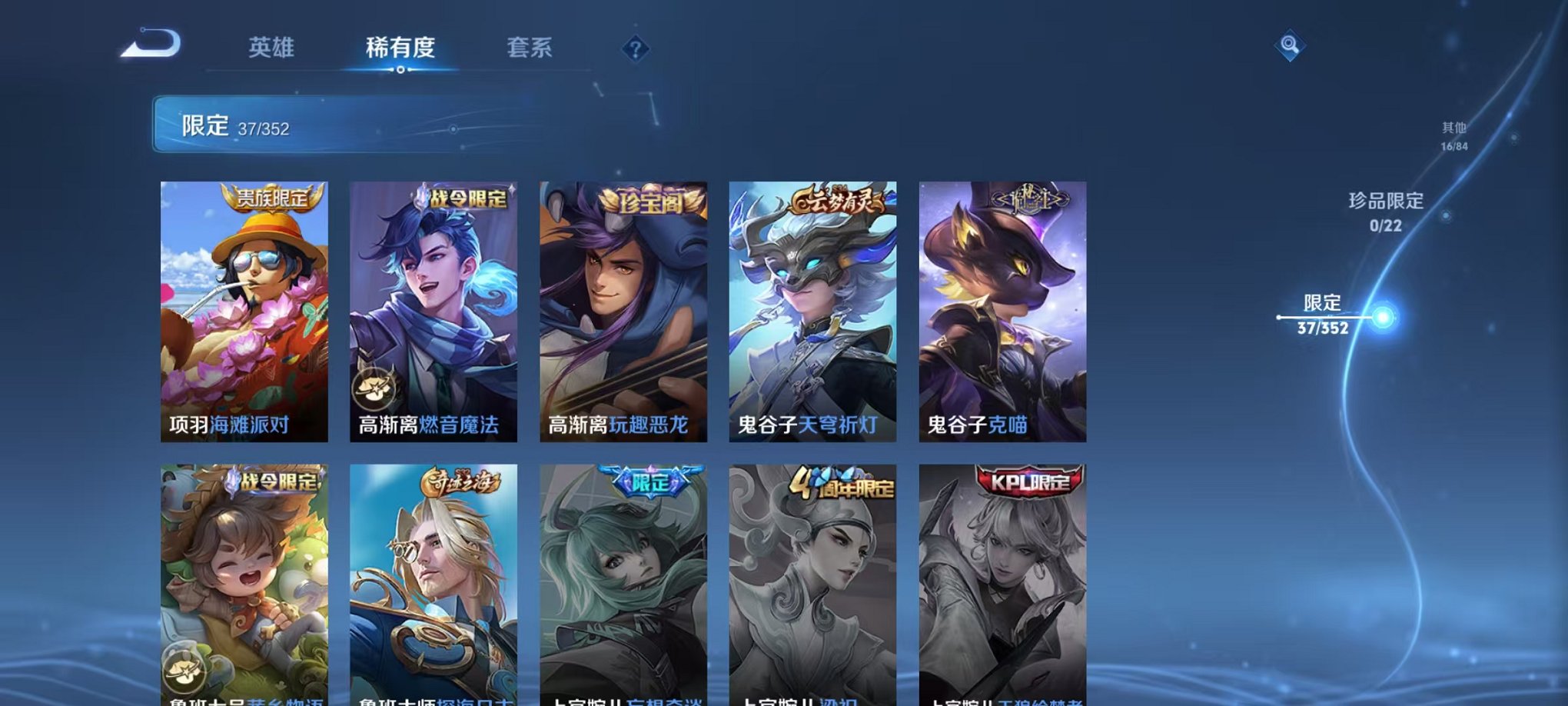Click the 云梦有灵 badge on 鬼谷子 card
Screen dimensions: 1568x706
[837, 198]
